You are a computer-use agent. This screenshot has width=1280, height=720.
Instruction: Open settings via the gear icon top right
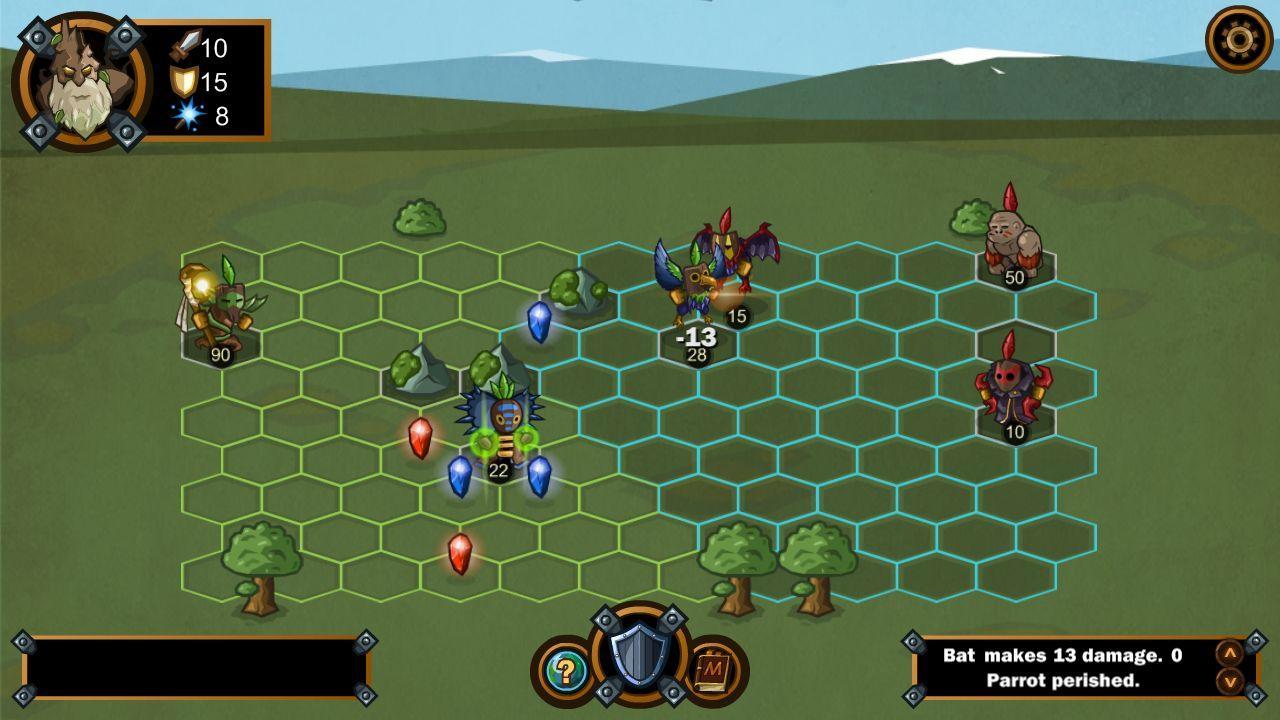point(1237,38)
